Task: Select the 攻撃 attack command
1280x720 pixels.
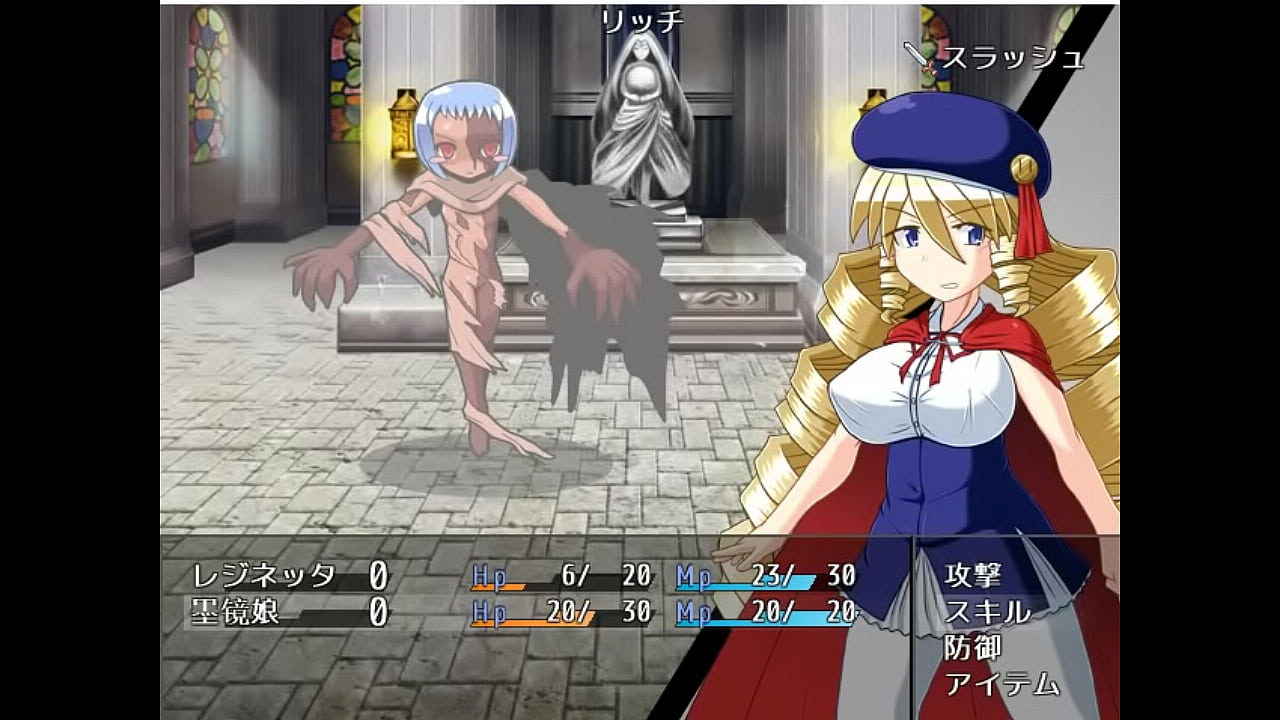Action: 973,575
